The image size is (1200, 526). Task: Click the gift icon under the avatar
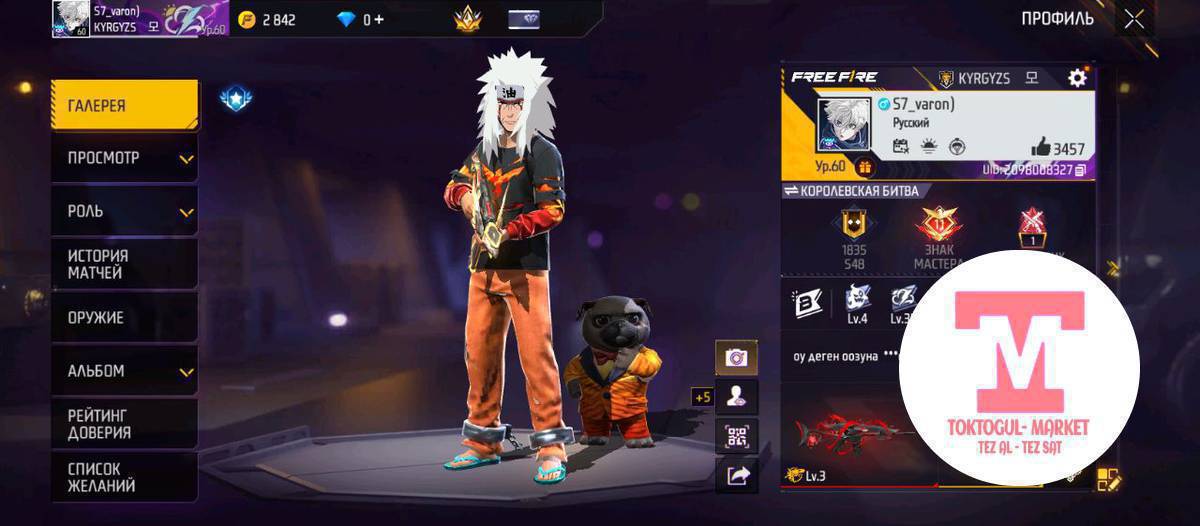[x=864, y=167]
